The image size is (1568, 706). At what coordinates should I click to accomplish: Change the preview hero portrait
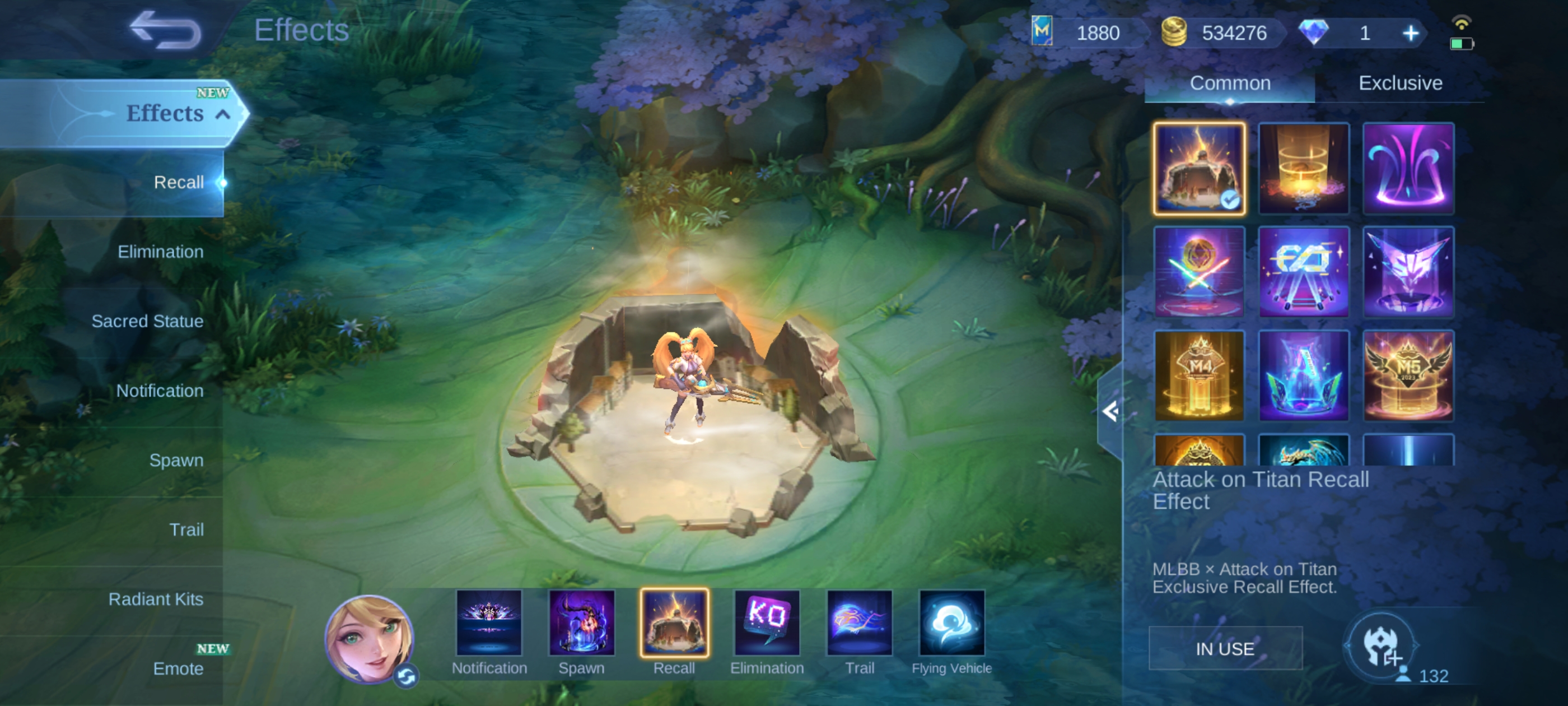click(x=369, y=638)
